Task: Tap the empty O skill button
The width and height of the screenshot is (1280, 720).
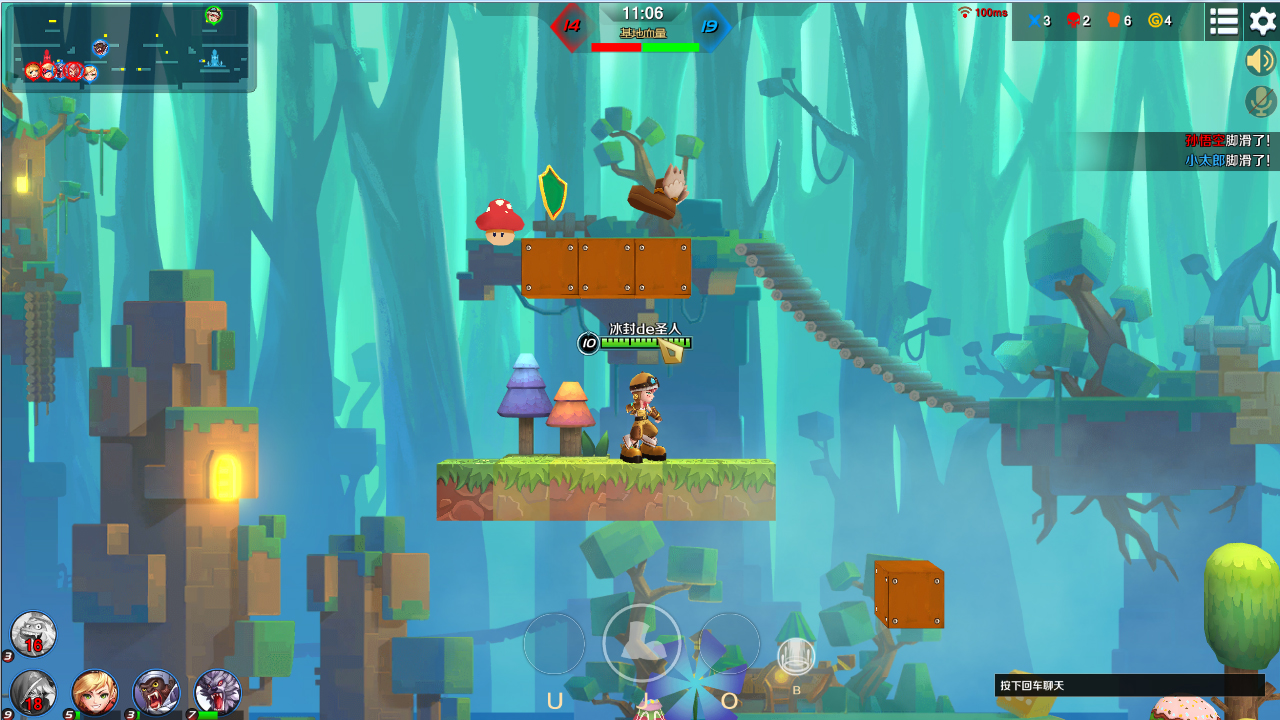Action: [729, 644]
